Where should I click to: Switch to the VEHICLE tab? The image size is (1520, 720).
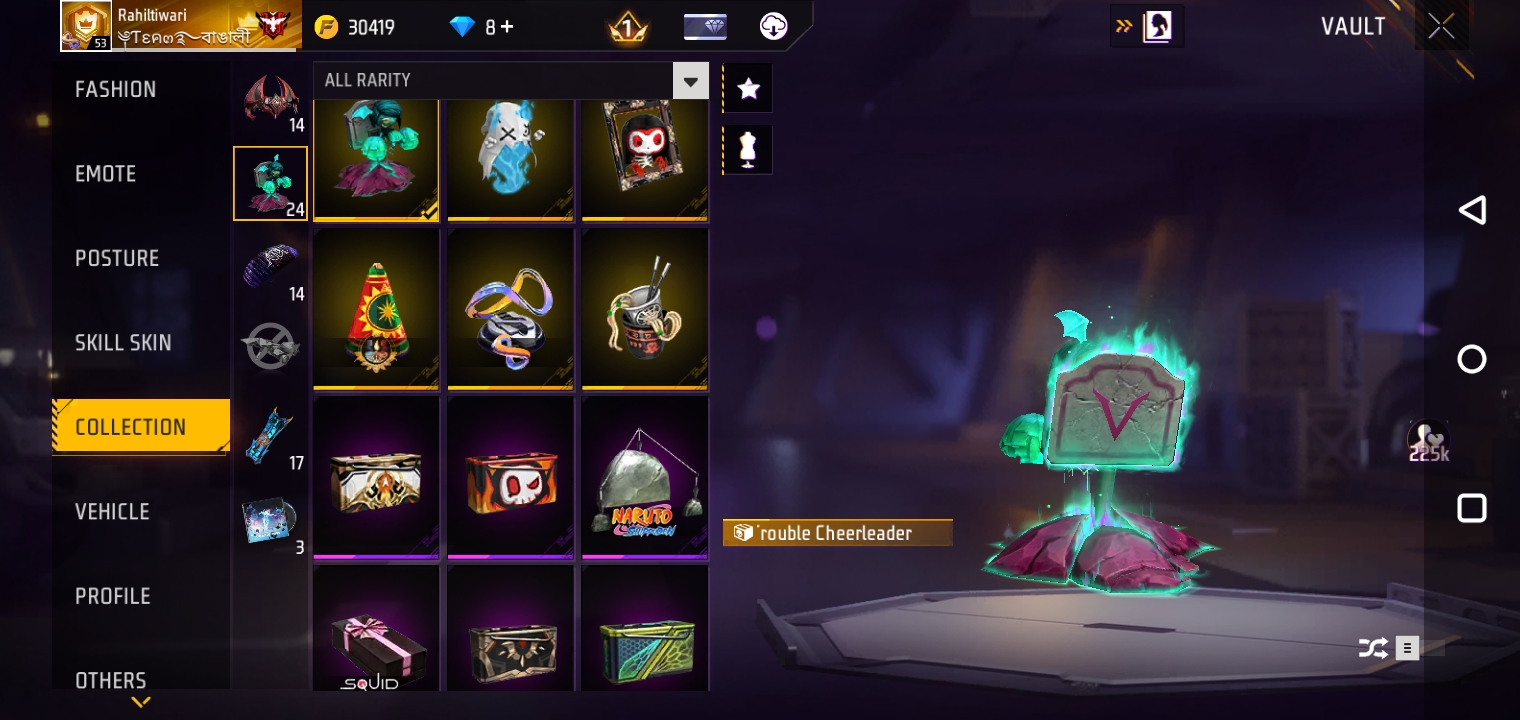click(x=112, y=511)
